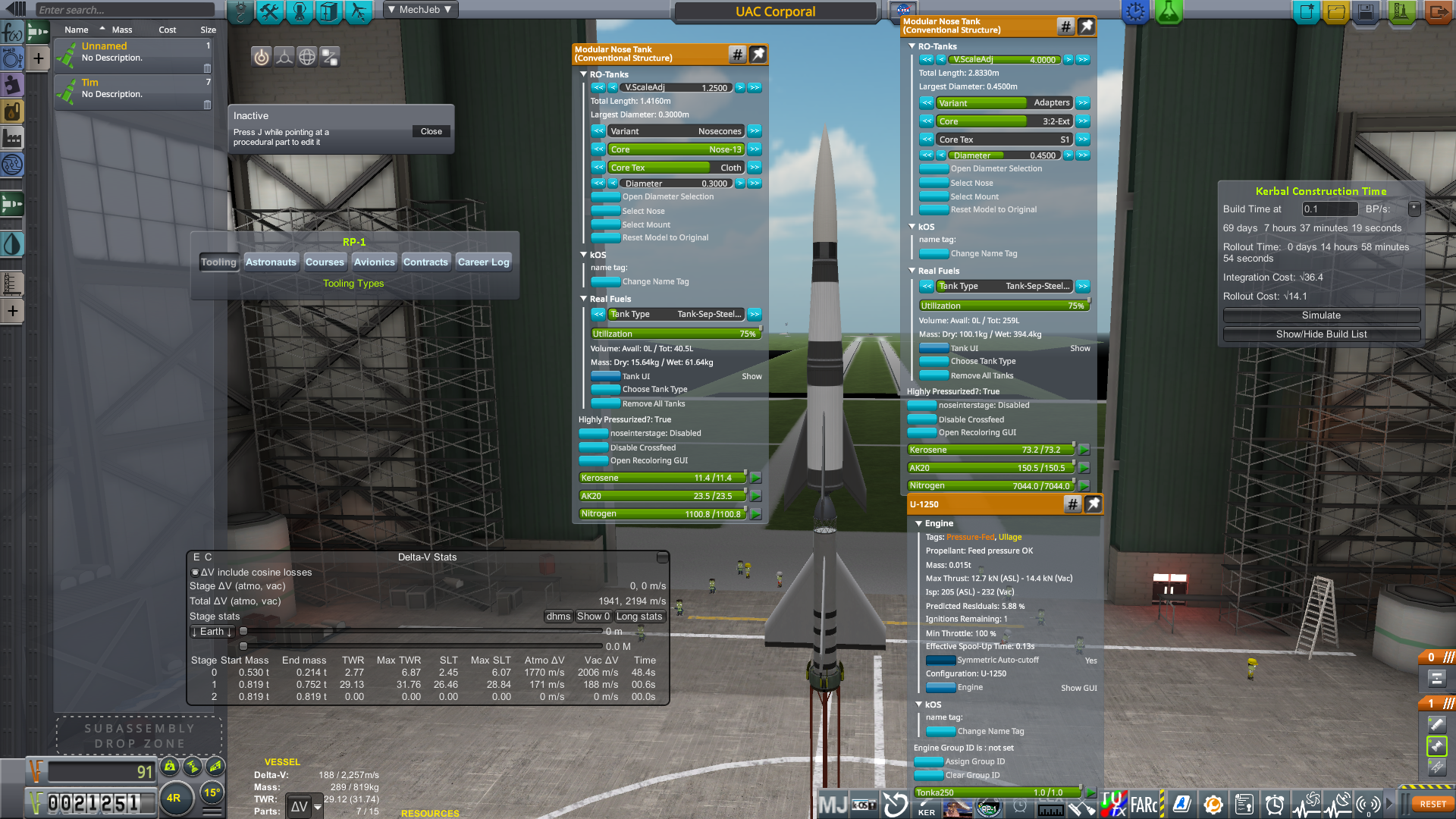This screenshot has width=1456, height=819.
Task: Click the Simulate button in Kerbal Construction Time
Action: click(1321, 315)
